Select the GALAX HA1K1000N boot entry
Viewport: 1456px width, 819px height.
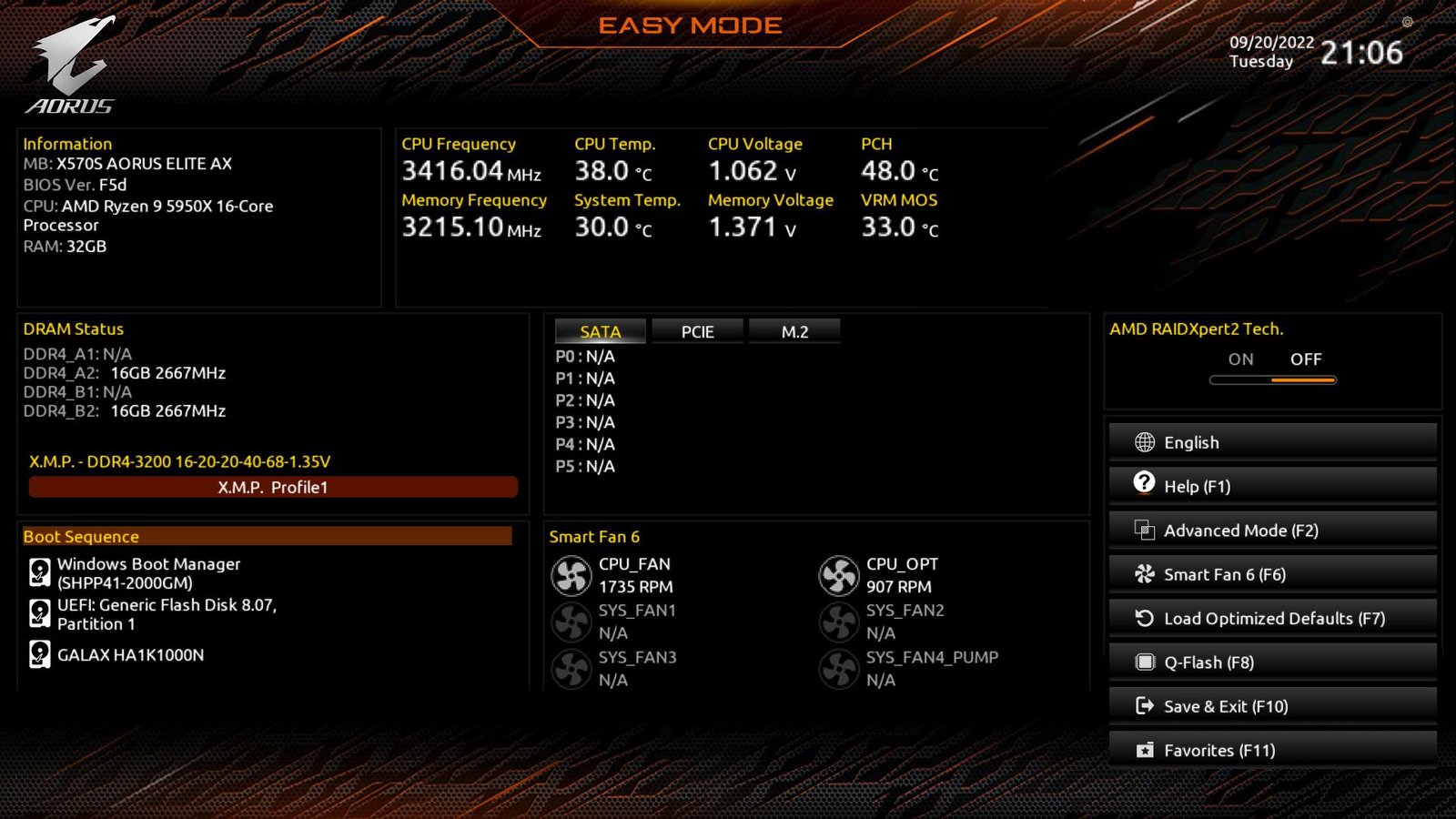point(130,654)
